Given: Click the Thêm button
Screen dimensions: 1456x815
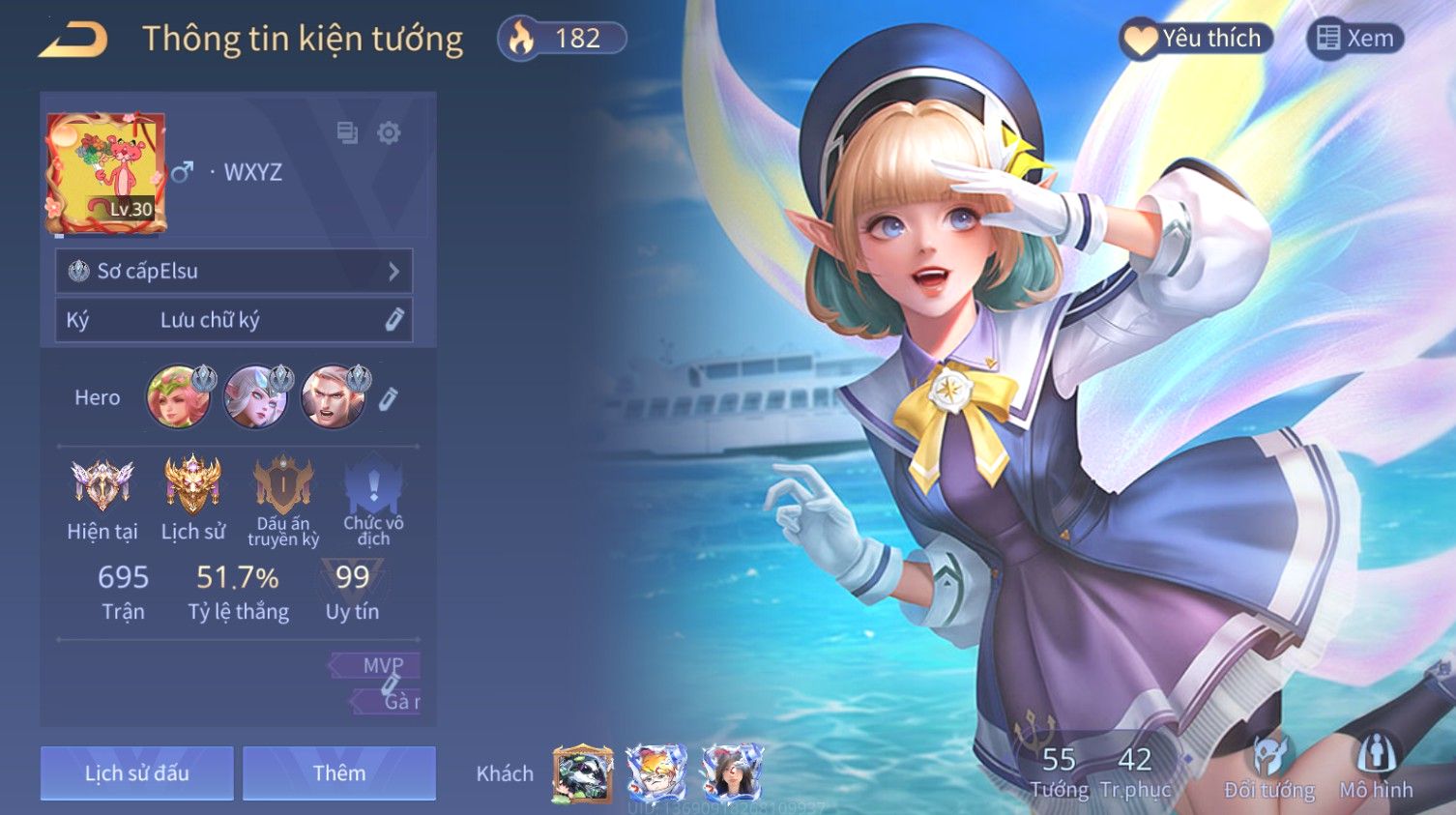Looking at the screenshot, I should point(339,773).
